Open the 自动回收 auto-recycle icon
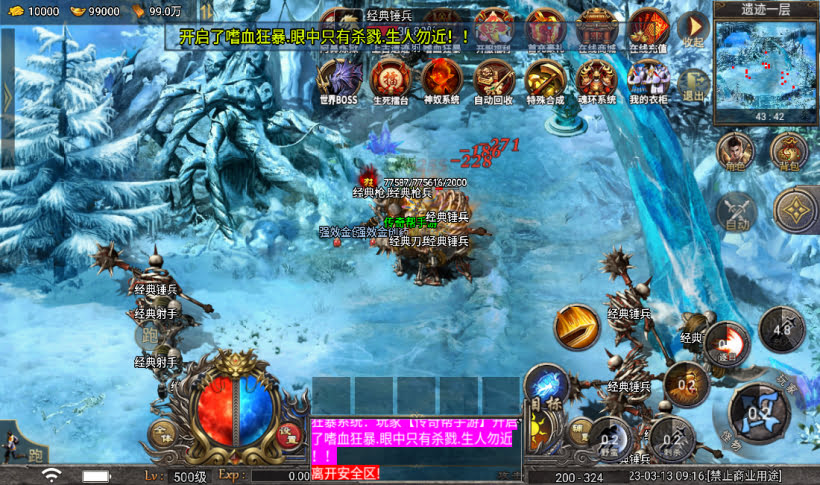The height and width of the screenshot is (485, 820). (493, 78)
